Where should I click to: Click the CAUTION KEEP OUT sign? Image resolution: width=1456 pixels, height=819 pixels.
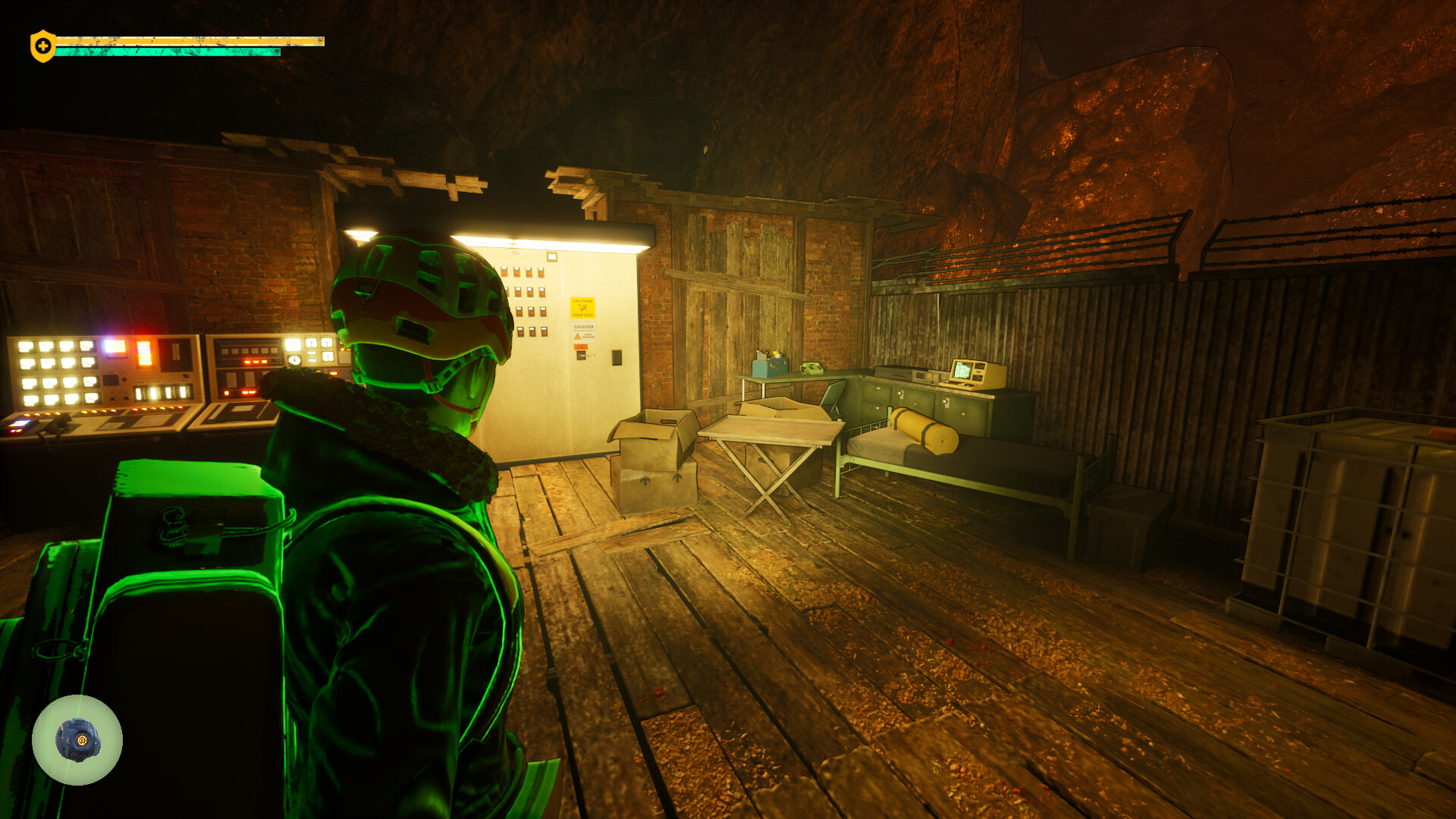point(582,308)
